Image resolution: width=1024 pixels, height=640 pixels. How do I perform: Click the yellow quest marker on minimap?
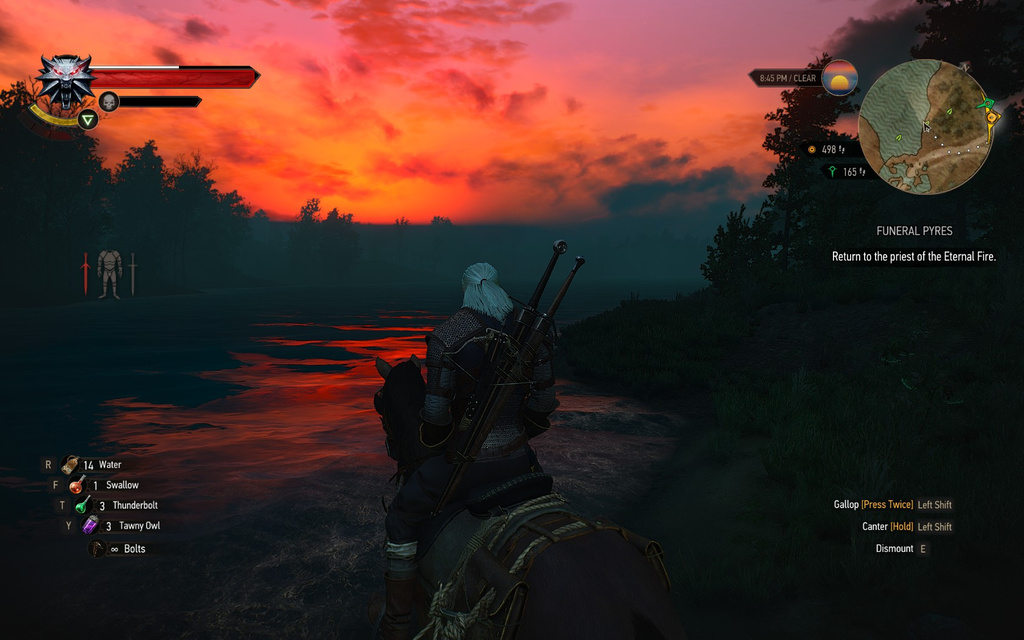click(991, 118)
